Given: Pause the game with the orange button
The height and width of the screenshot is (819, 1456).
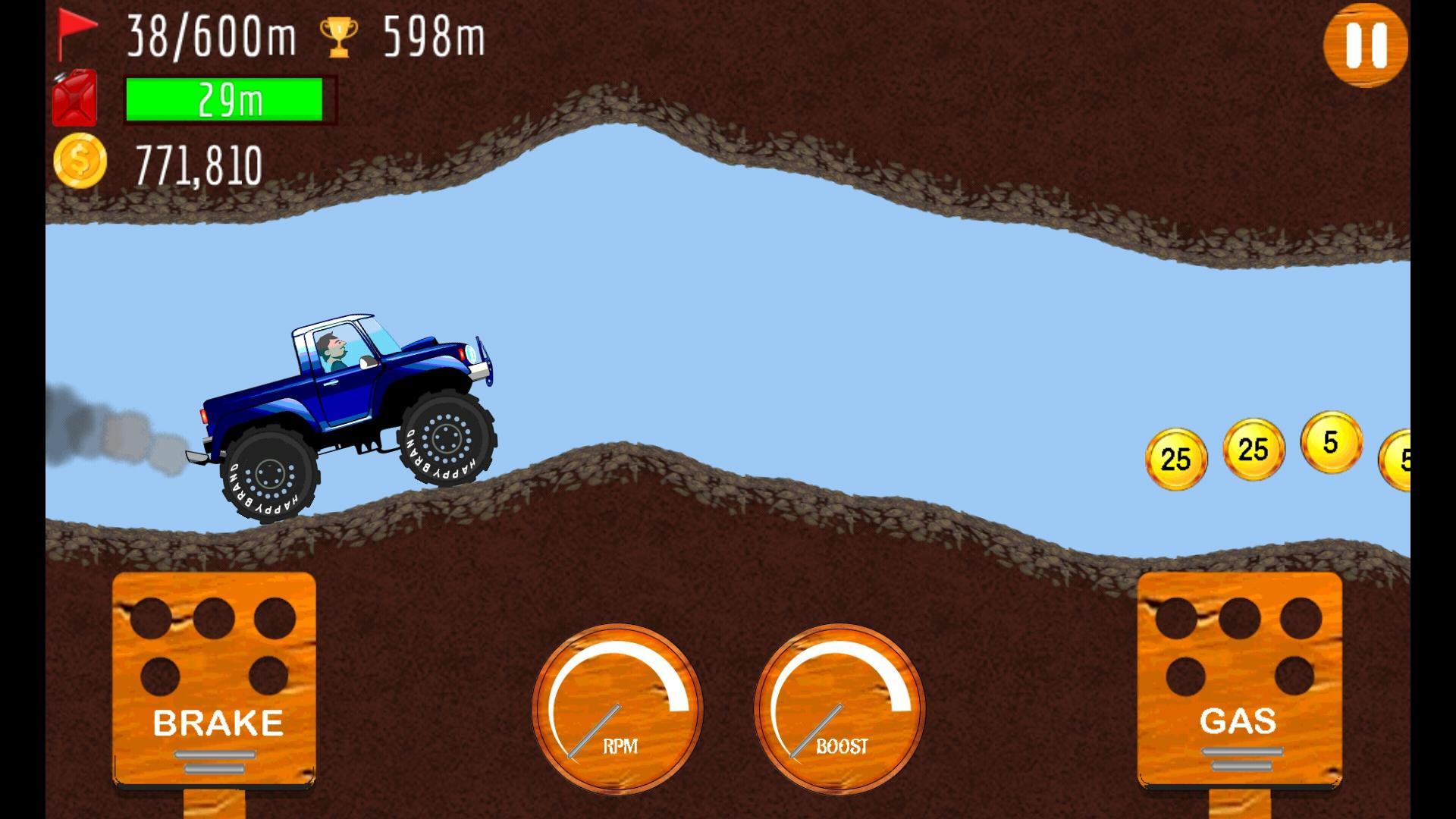Looking at the screenshot, I should point(1365,44).
